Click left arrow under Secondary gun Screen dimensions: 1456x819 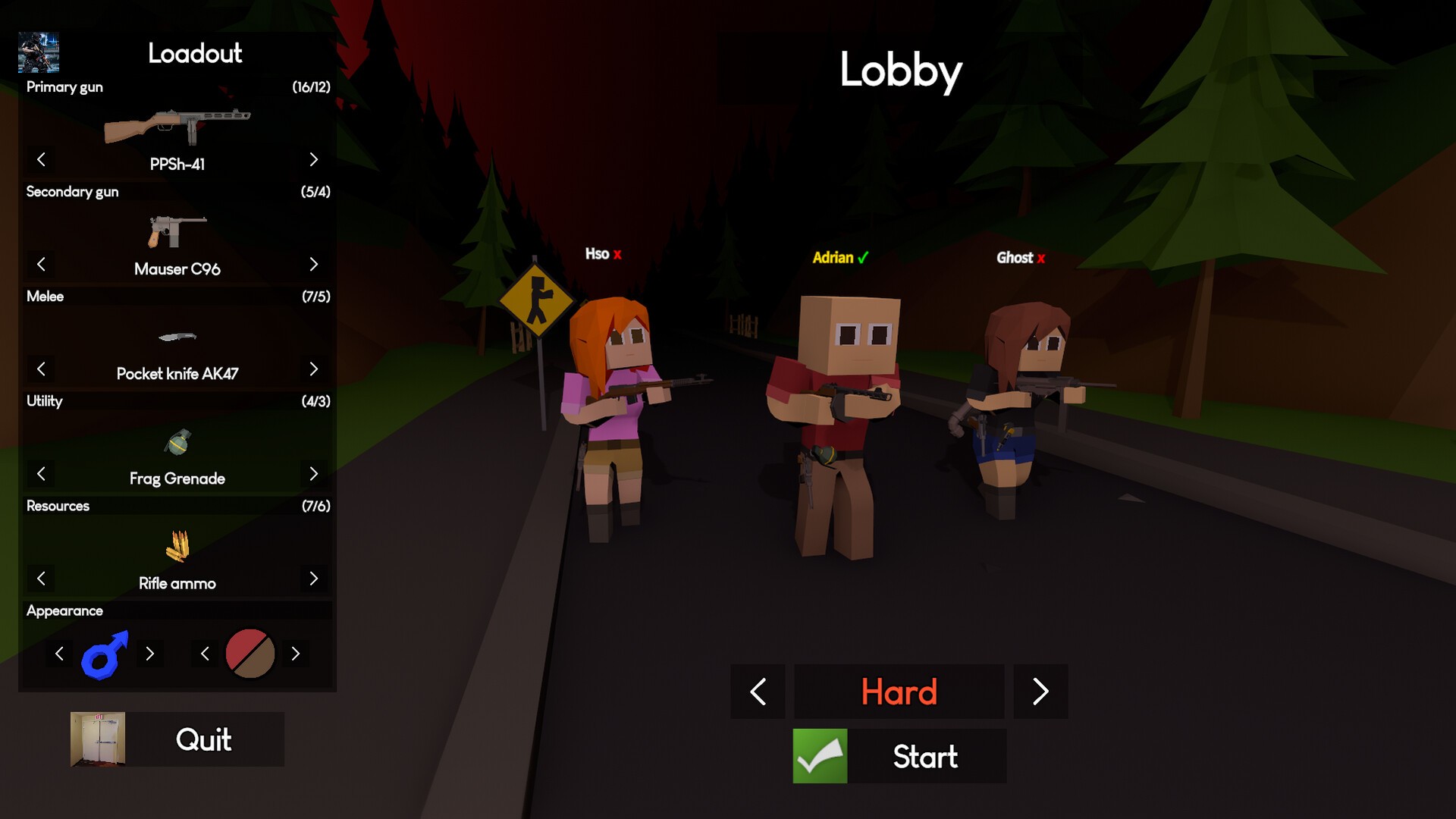click(41, 265)
